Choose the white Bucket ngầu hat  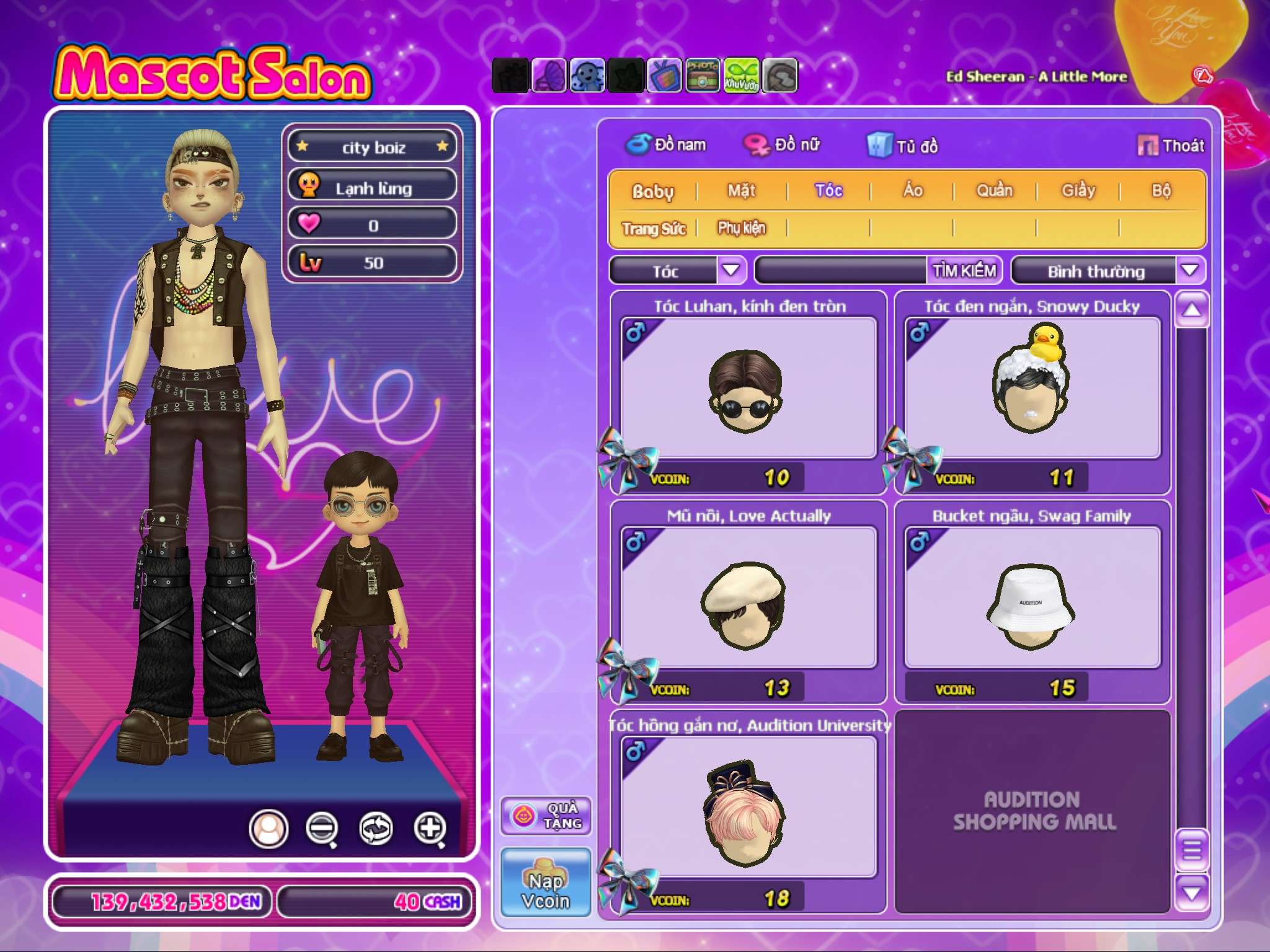pos(1032,598)
